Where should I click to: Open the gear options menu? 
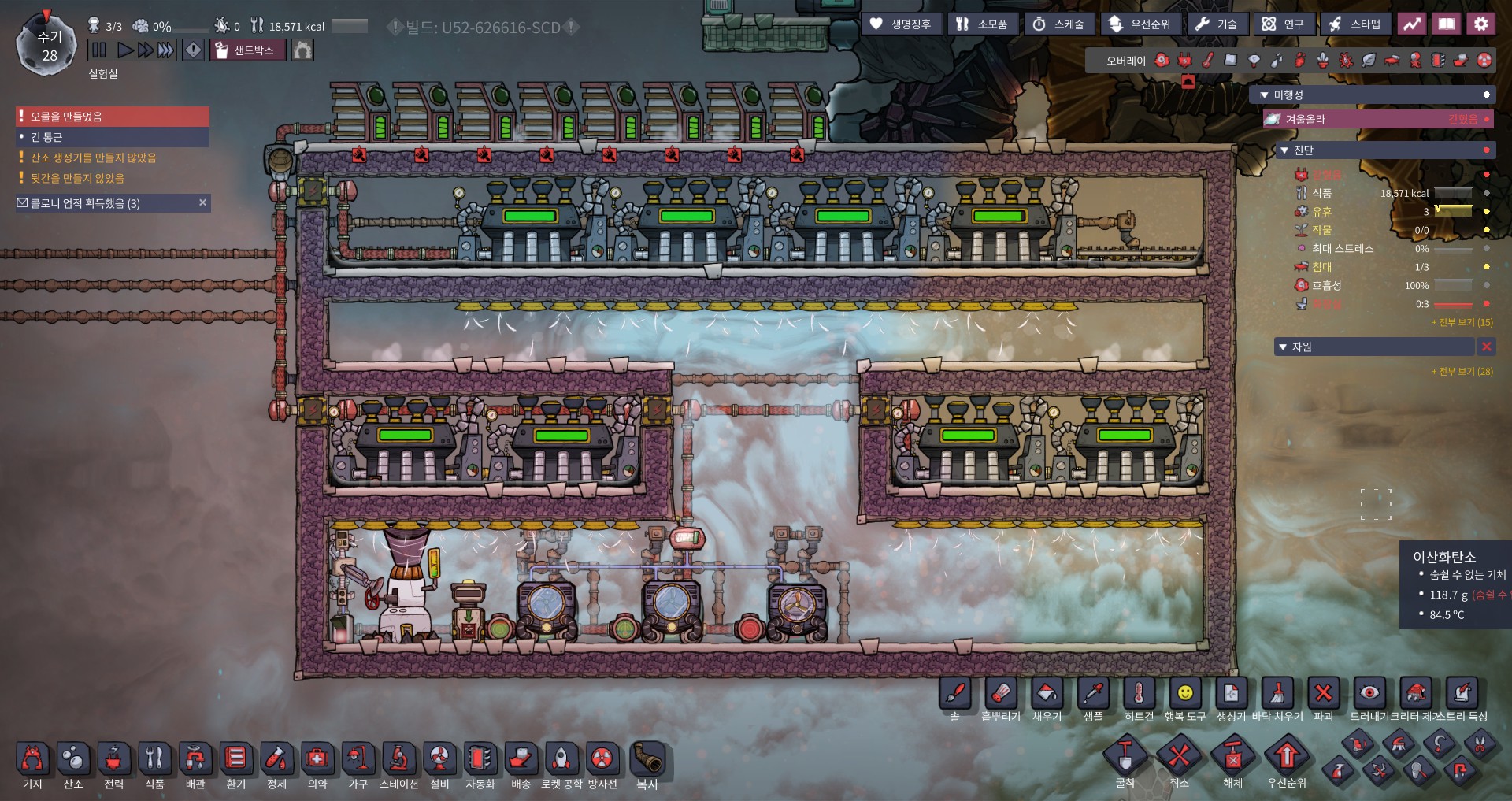(1480, 24)
